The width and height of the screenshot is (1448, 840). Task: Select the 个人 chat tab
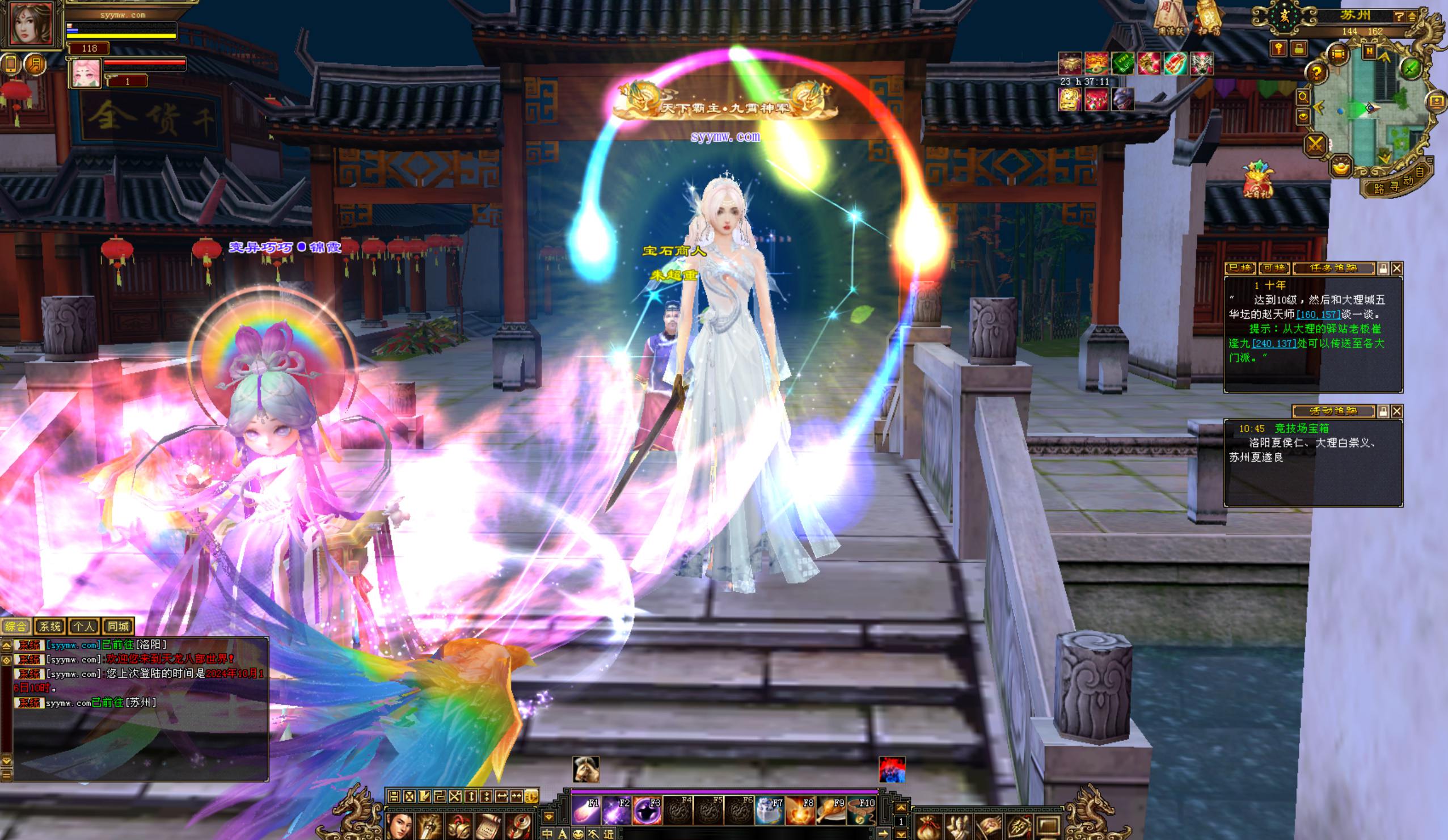point(84,626)
